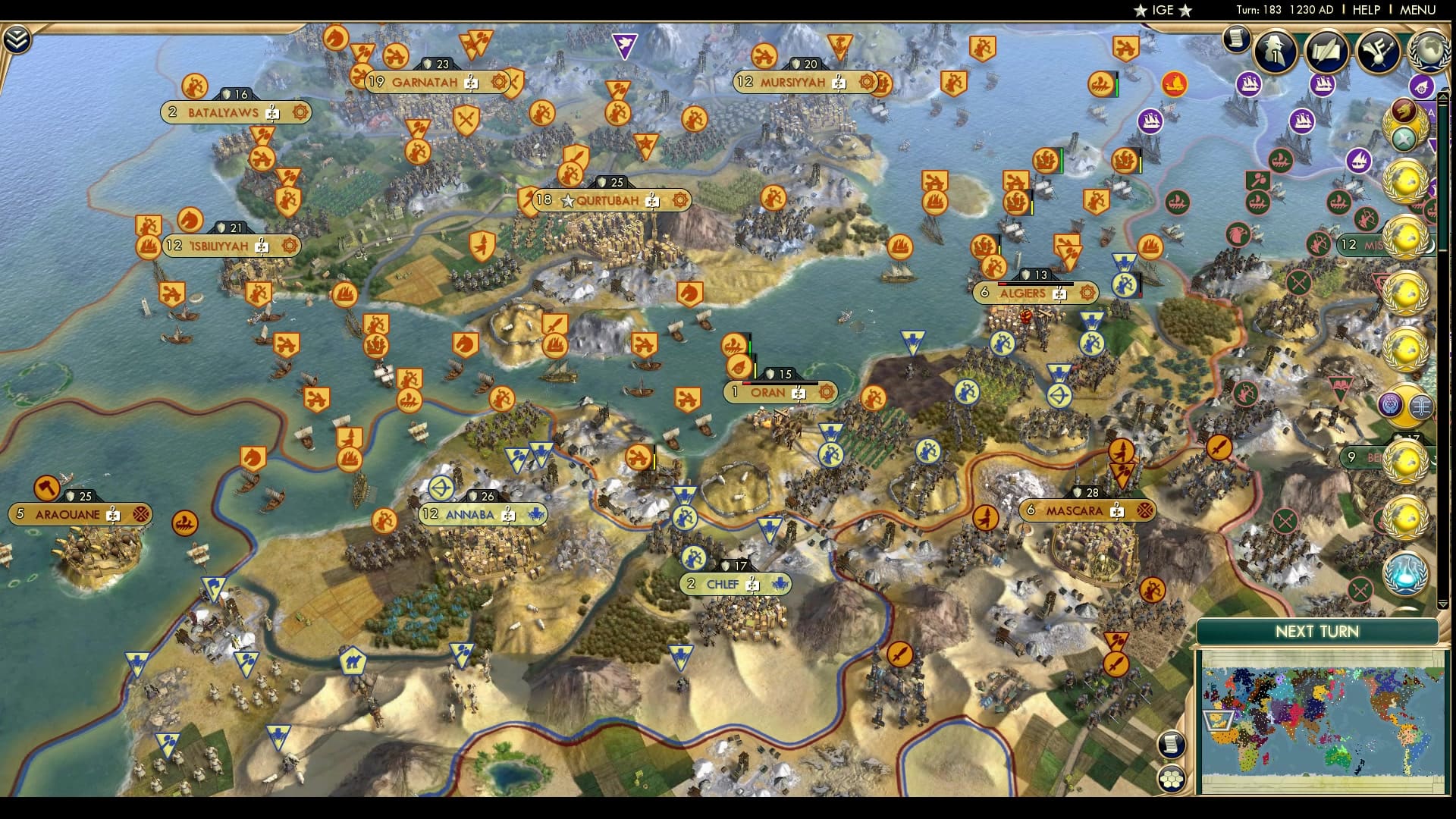This screenshot has width=1456, height=819.
Task: Click the up arrow on the right notification scrollbar
Action: point(1442,96)
